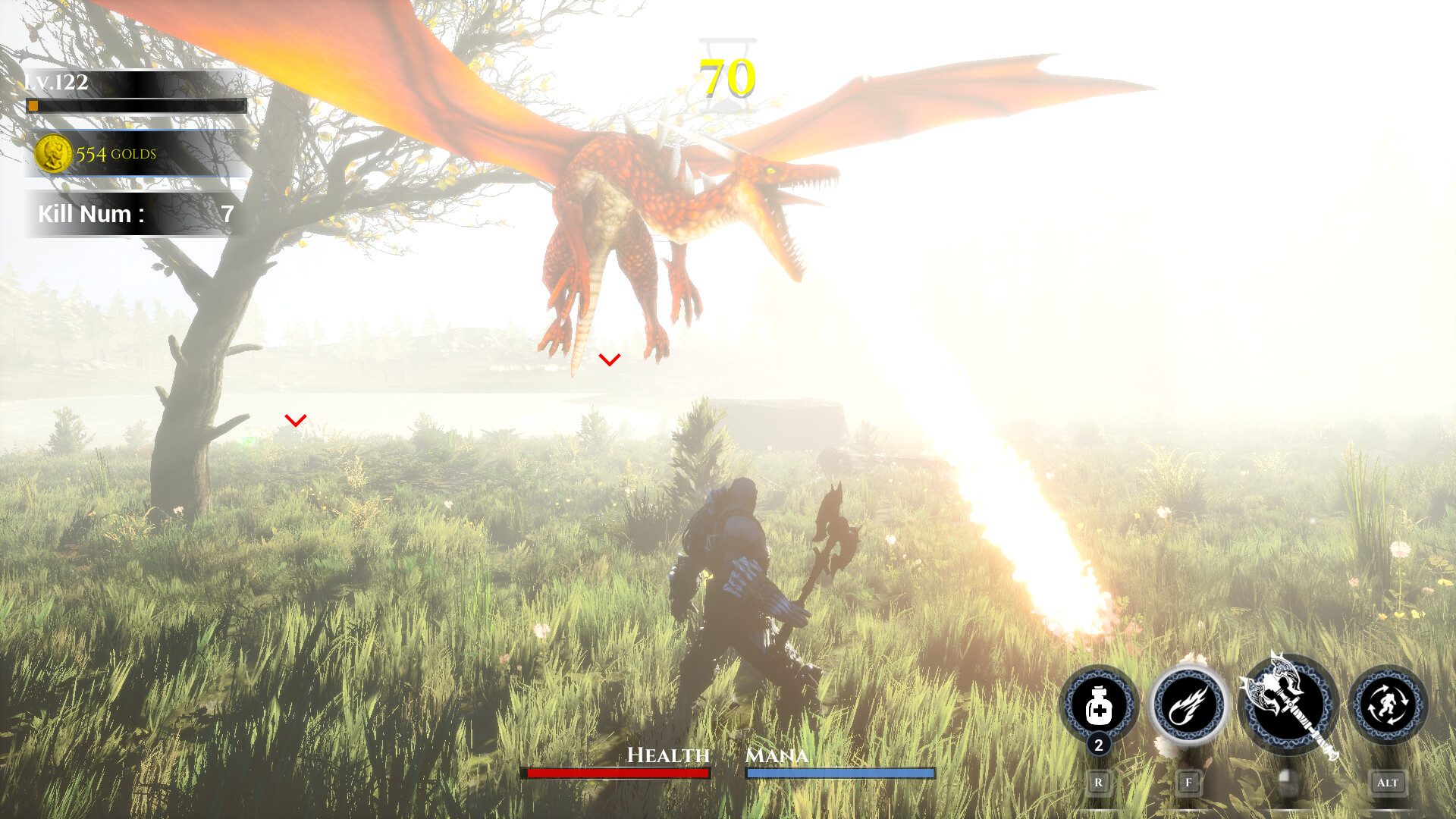Click the Lv.122 experience progress bar

click(x=136, y=106)
